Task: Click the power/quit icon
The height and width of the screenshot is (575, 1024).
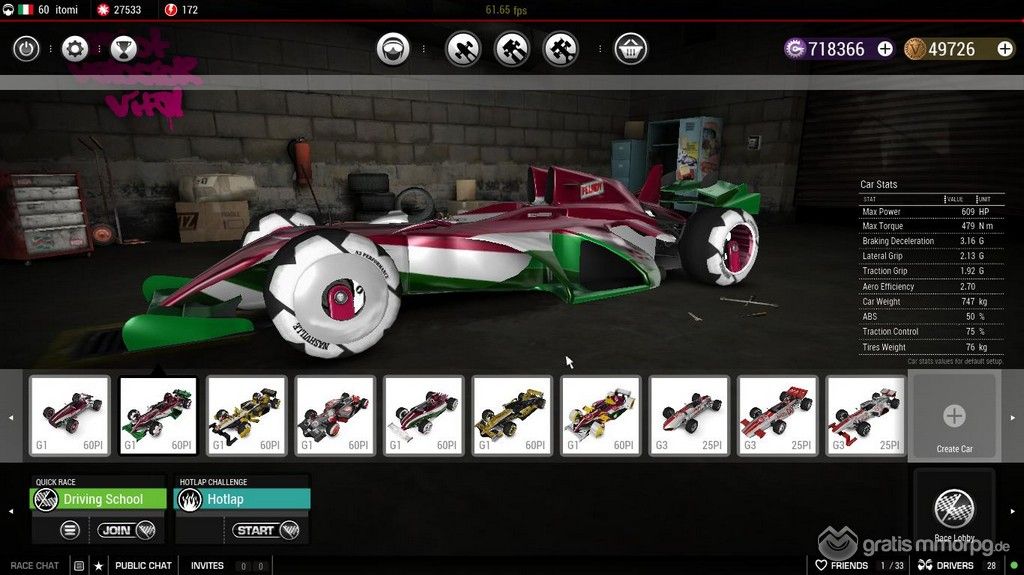Action: click(26, 48)
